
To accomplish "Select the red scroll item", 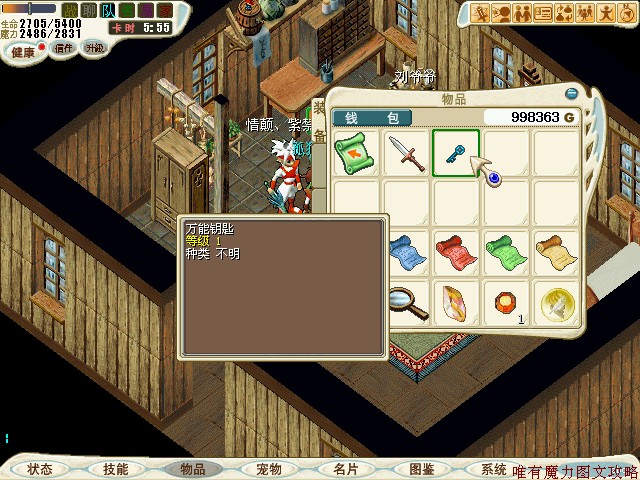I will pyautogui.click(x=456, y=250).
